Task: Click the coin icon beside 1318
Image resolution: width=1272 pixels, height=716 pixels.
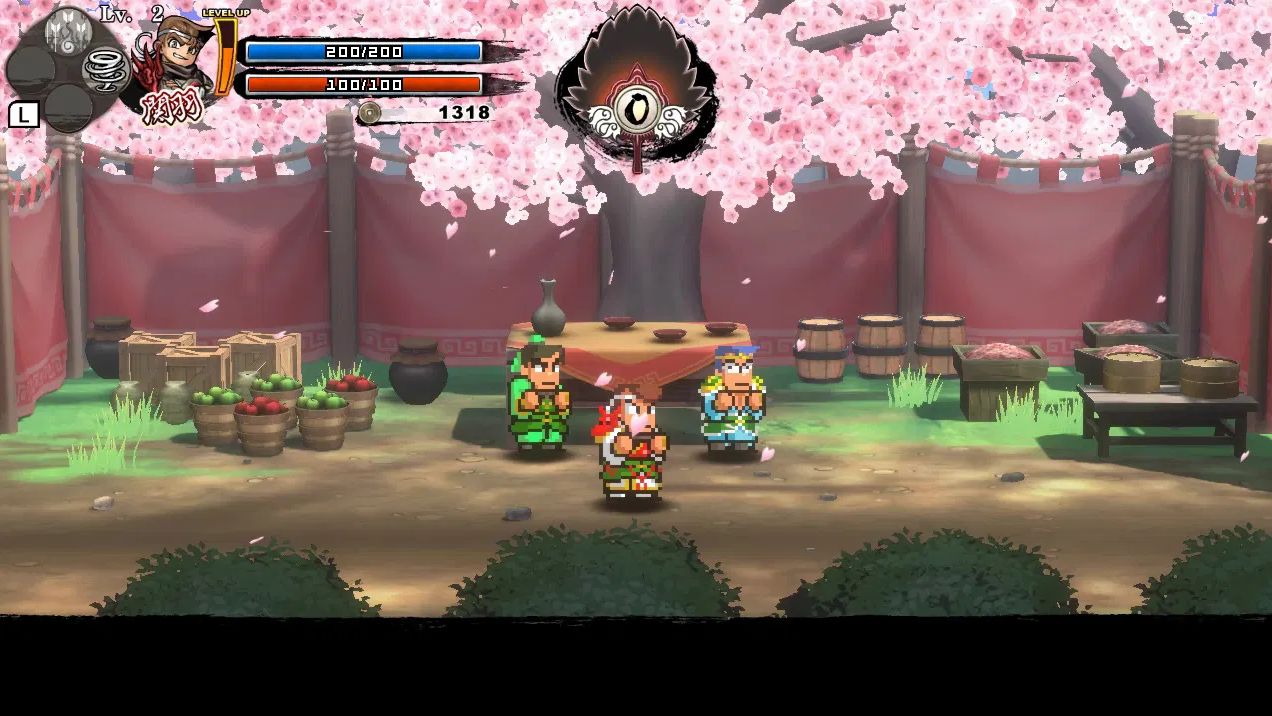Action: tap(370, 113)
